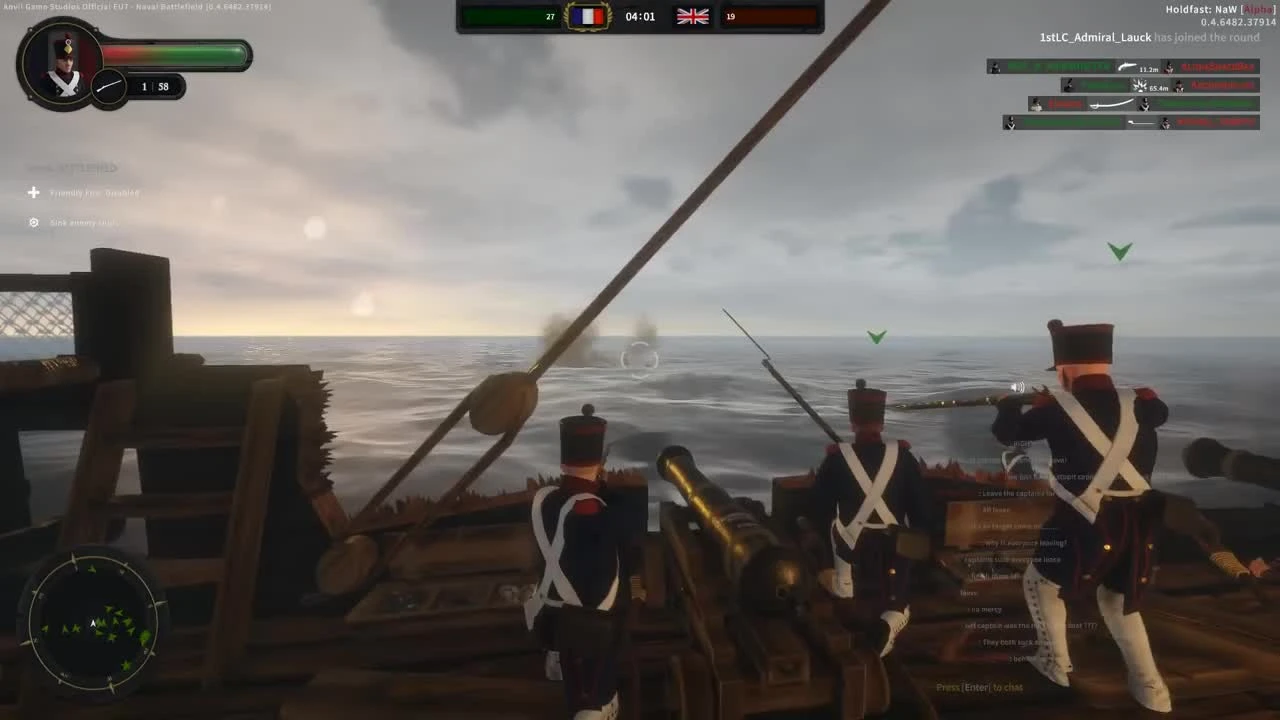This screenshot has height=720, width=1280.
Task: Click the voice chat speaker icon above the soldier
Action: (1017, 386)
